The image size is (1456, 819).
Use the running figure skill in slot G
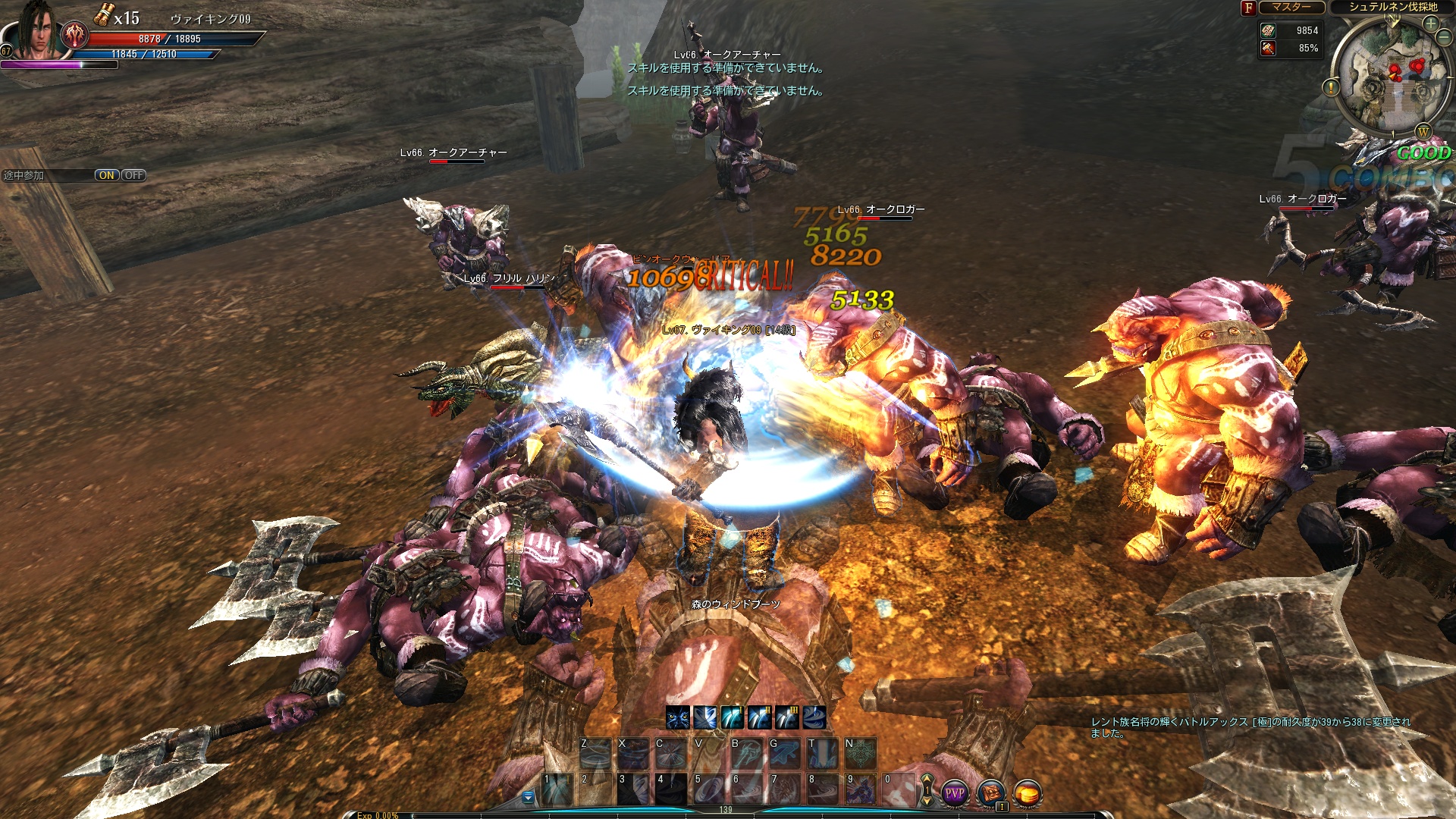pos(785,753)
